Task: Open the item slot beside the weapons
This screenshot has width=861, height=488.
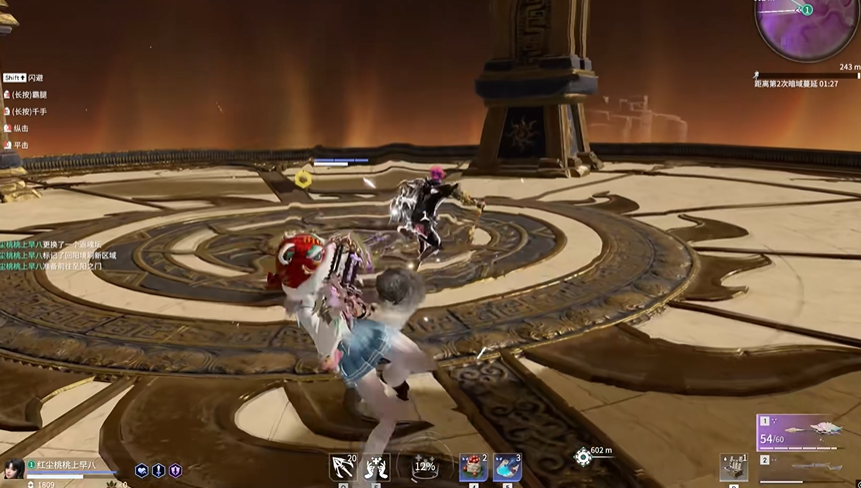Action: 733,466
